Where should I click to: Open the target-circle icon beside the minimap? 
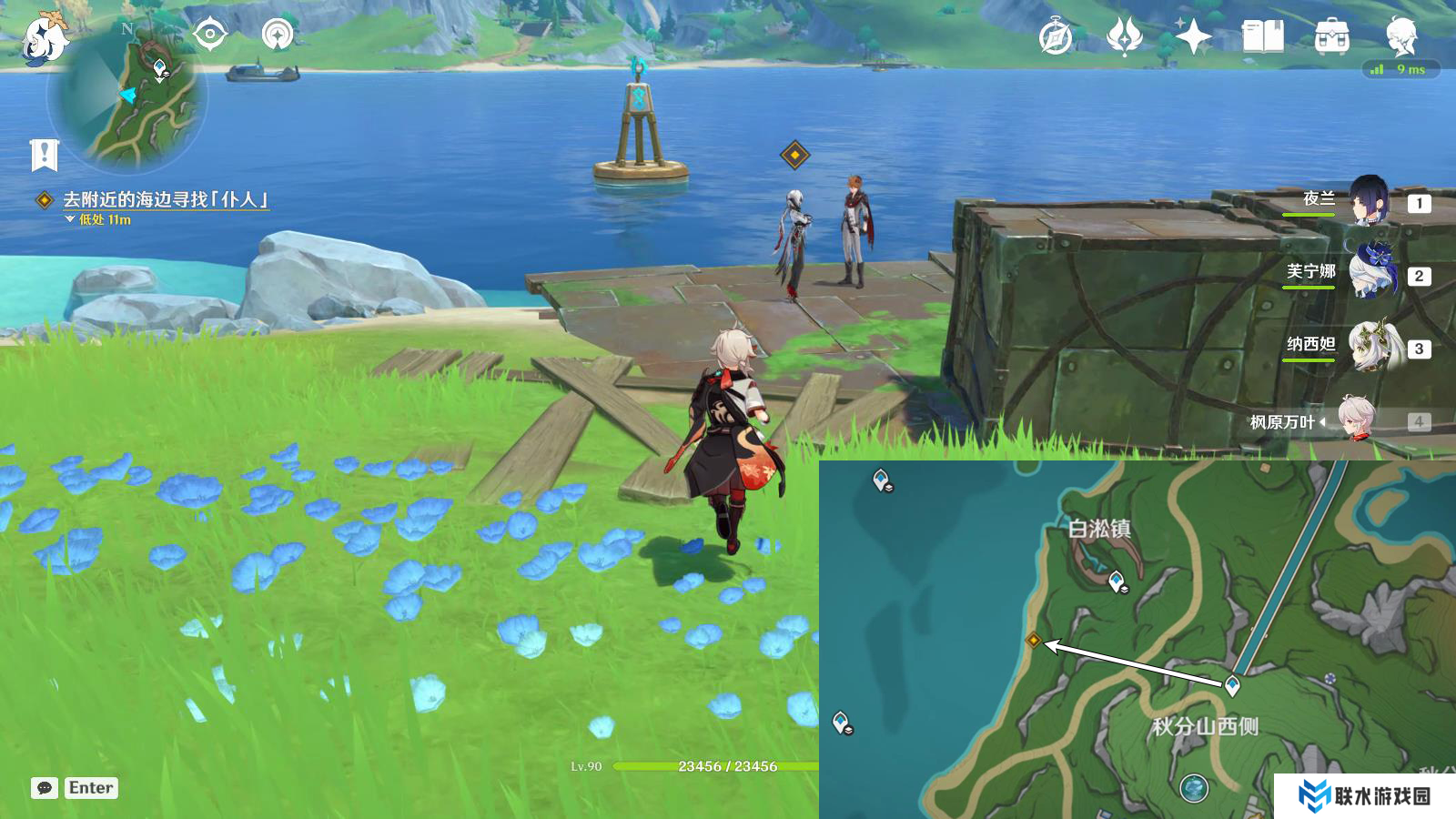(209, 35)
